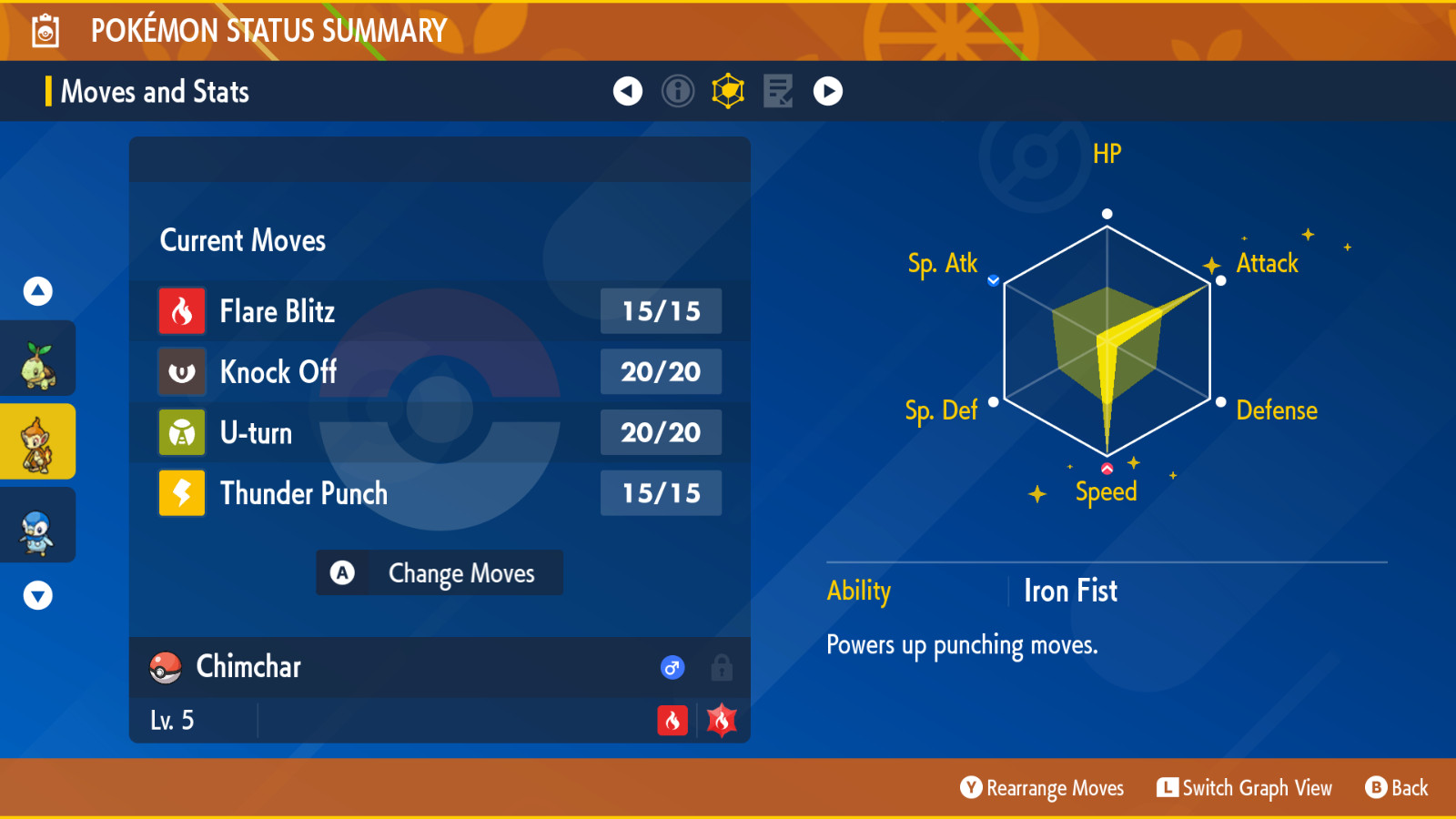Switch to the info summary tab

pos(678,91)
